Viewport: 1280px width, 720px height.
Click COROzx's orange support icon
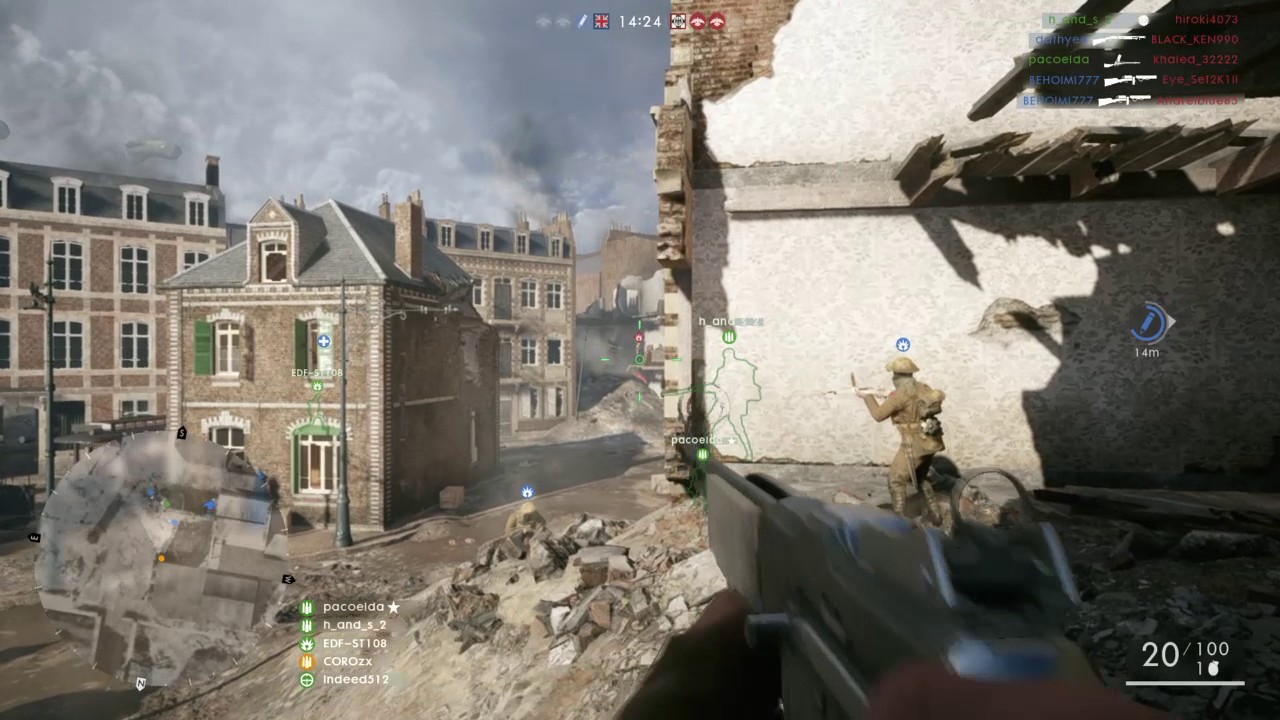(x=306, y=661)
